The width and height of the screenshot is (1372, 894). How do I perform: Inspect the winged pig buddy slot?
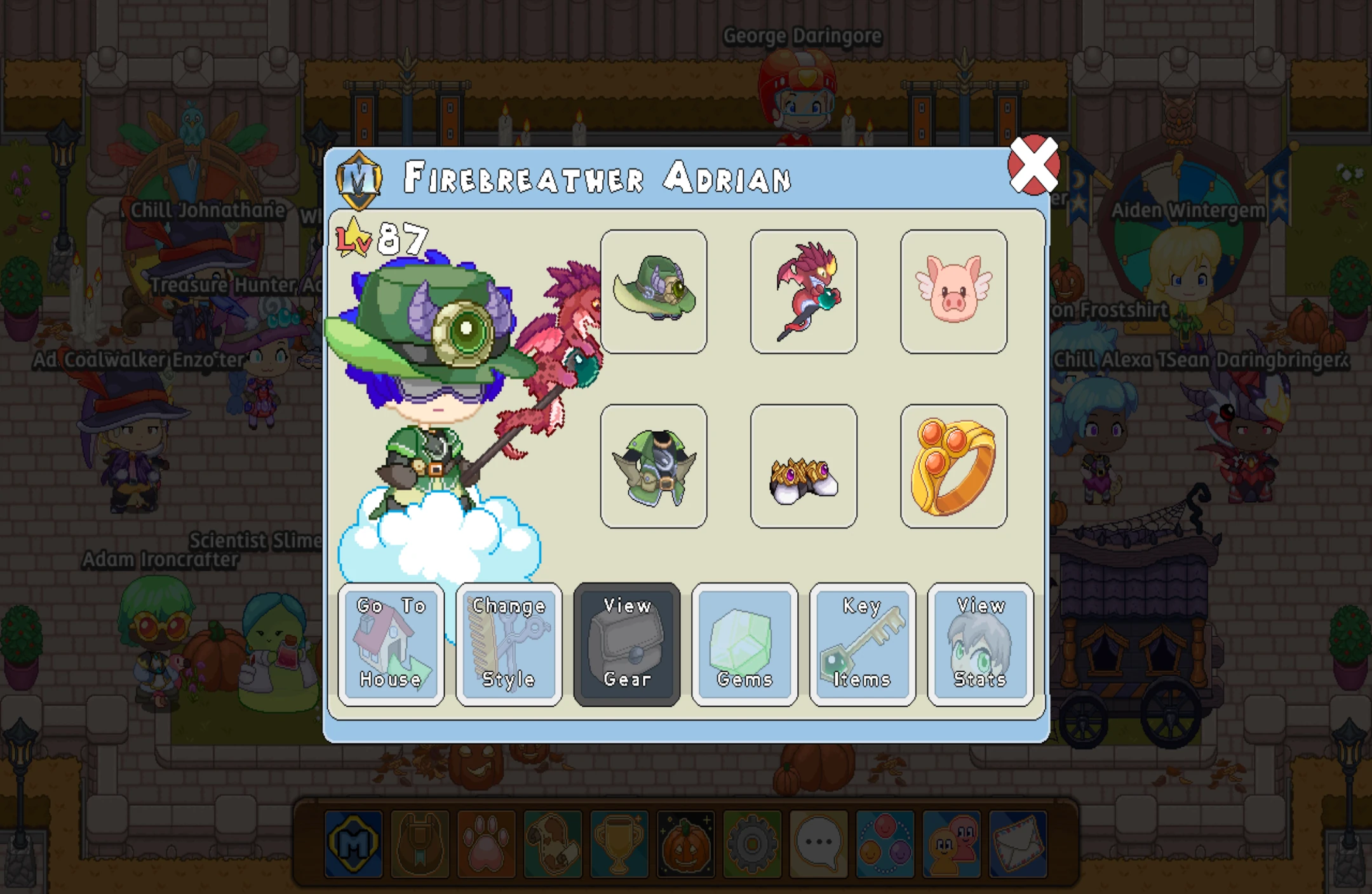coord(953,291)
